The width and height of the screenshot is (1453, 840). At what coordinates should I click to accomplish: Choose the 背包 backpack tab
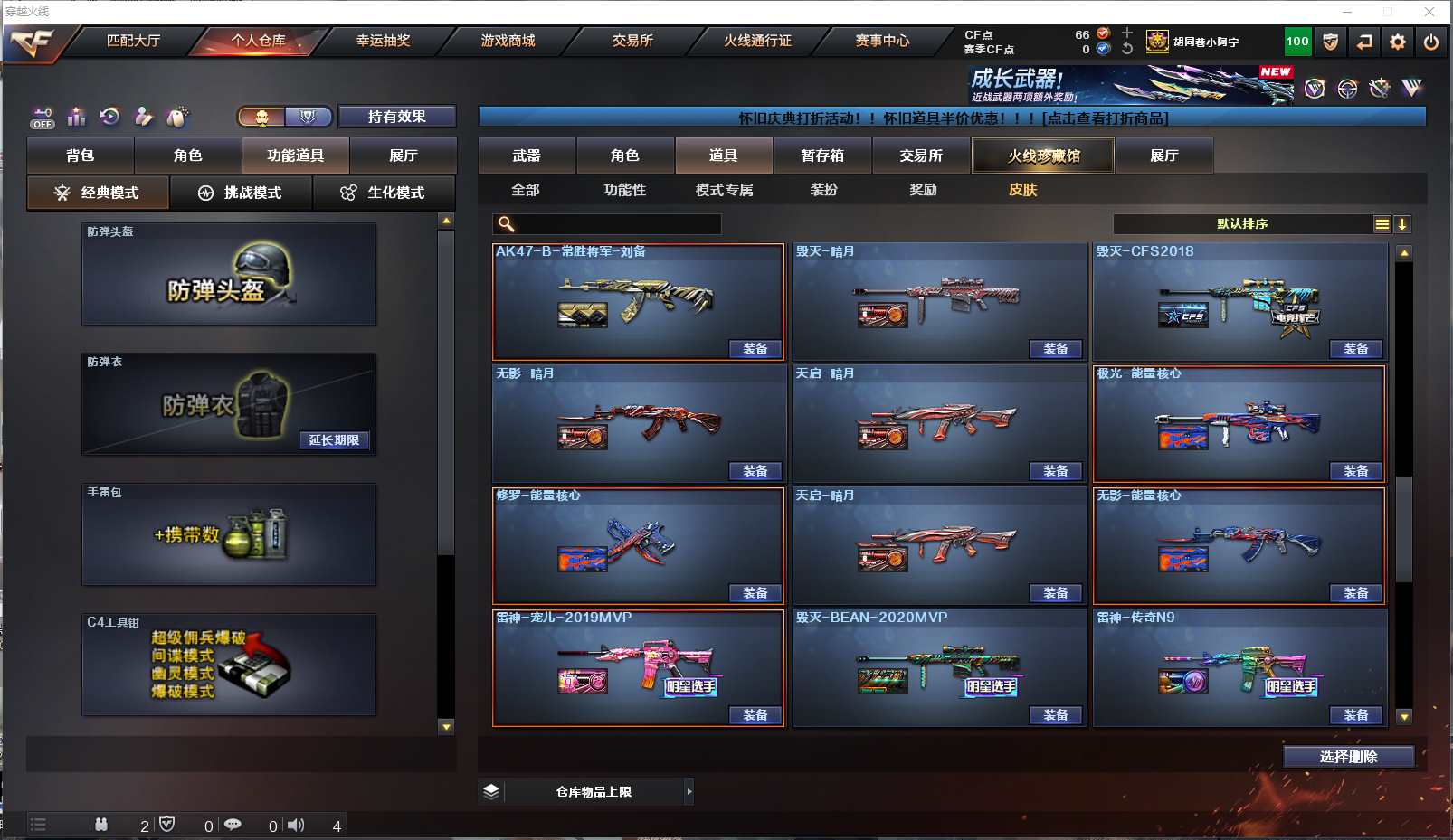coord(81,156)
